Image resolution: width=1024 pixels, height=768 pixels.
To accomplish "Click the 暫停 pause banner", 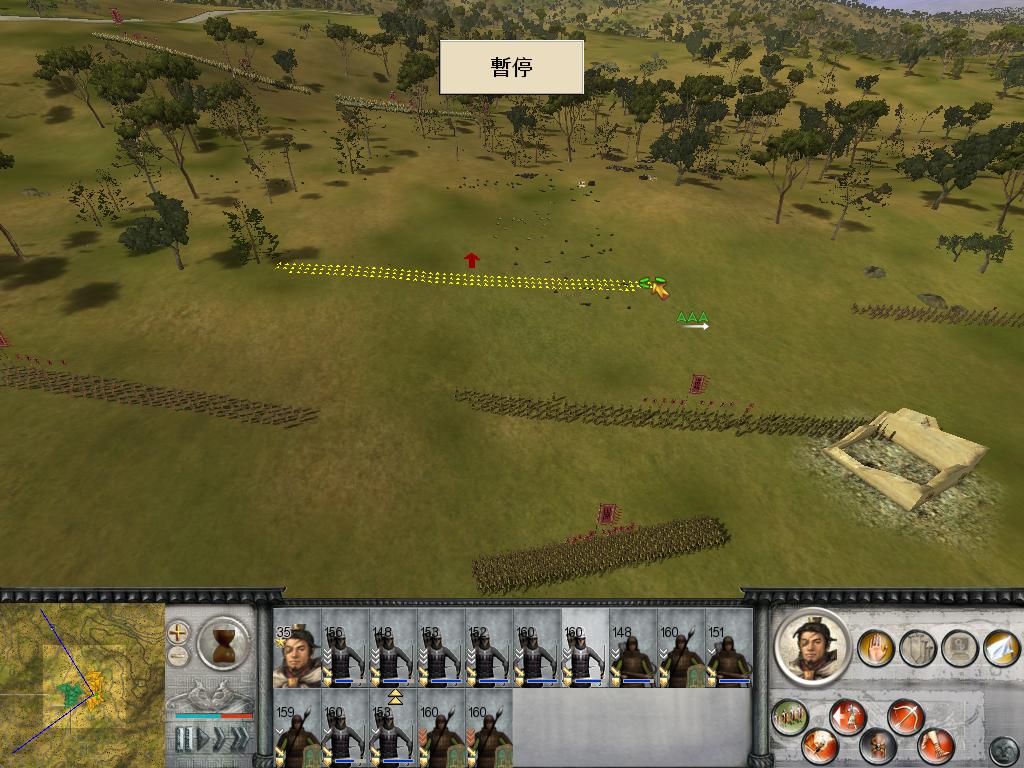I will pyautogui.click(x=511, y=67).
